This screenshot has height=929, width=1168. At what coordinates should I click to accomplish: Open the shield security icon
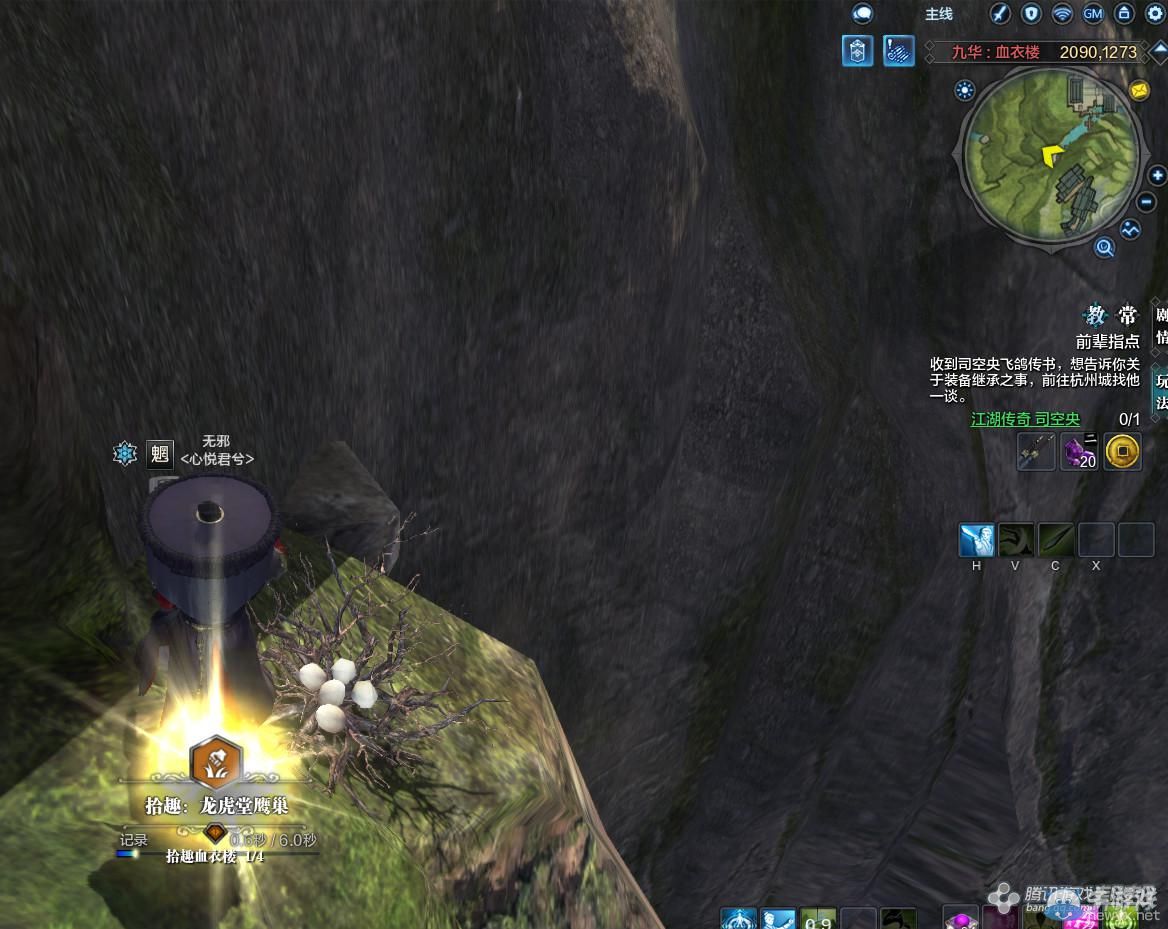tap(1031, 14)
